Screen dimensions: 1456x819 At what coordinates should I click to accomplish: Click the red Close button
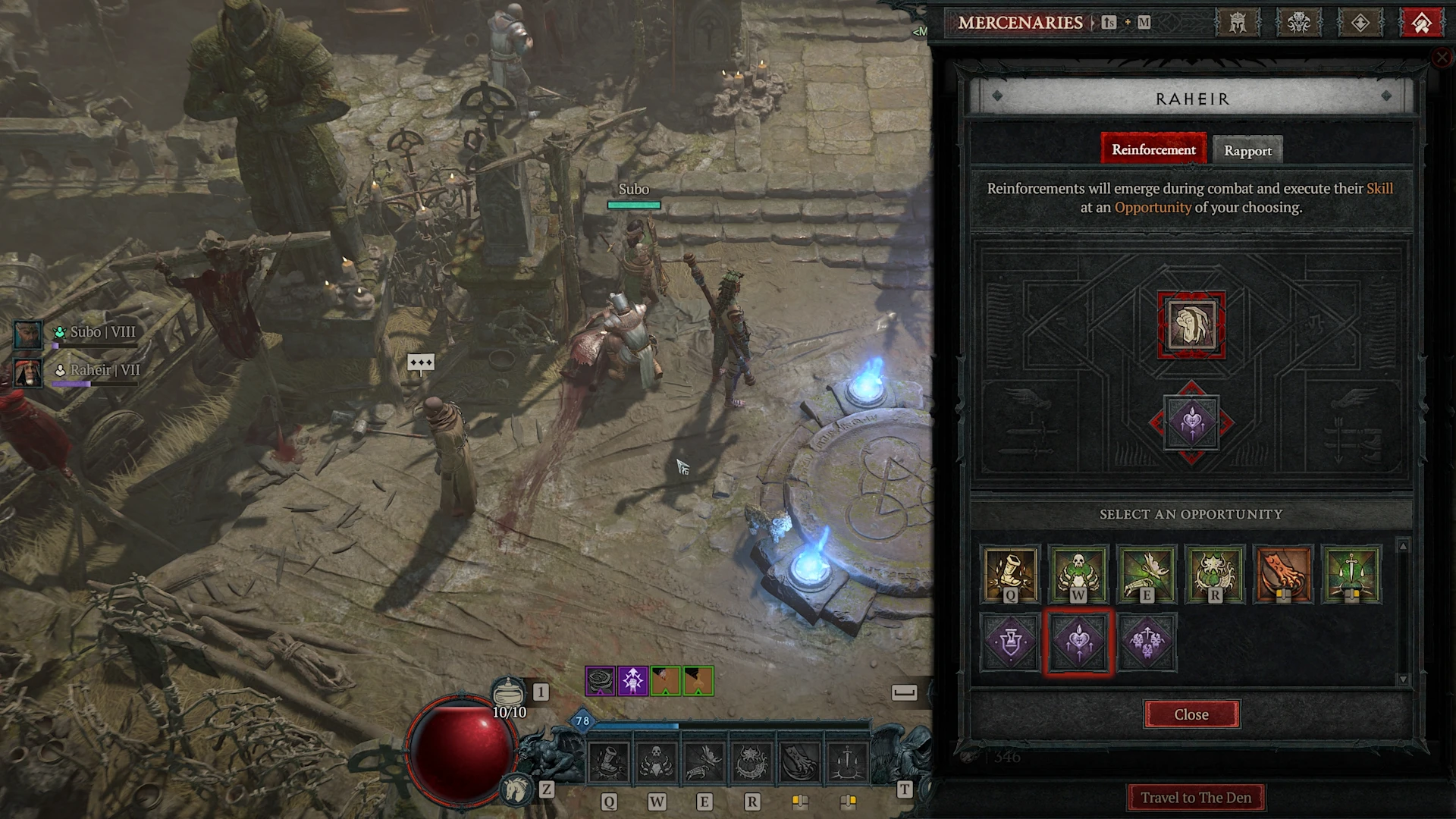click(x=1191, y=714)
